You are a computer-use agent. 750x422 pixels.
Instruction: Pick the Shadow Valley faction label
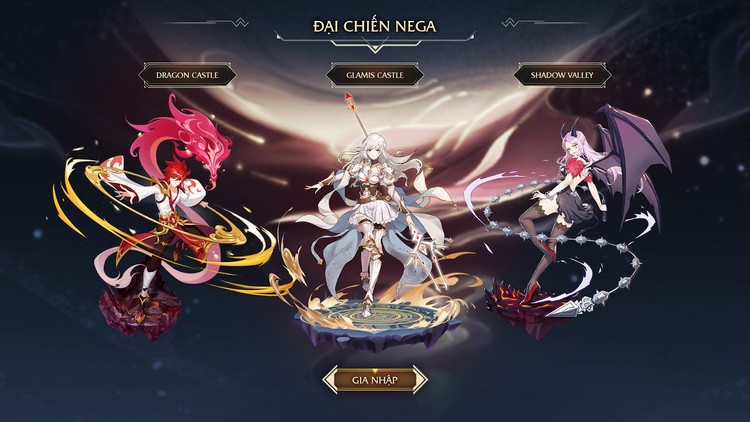[x=562, y=74]
